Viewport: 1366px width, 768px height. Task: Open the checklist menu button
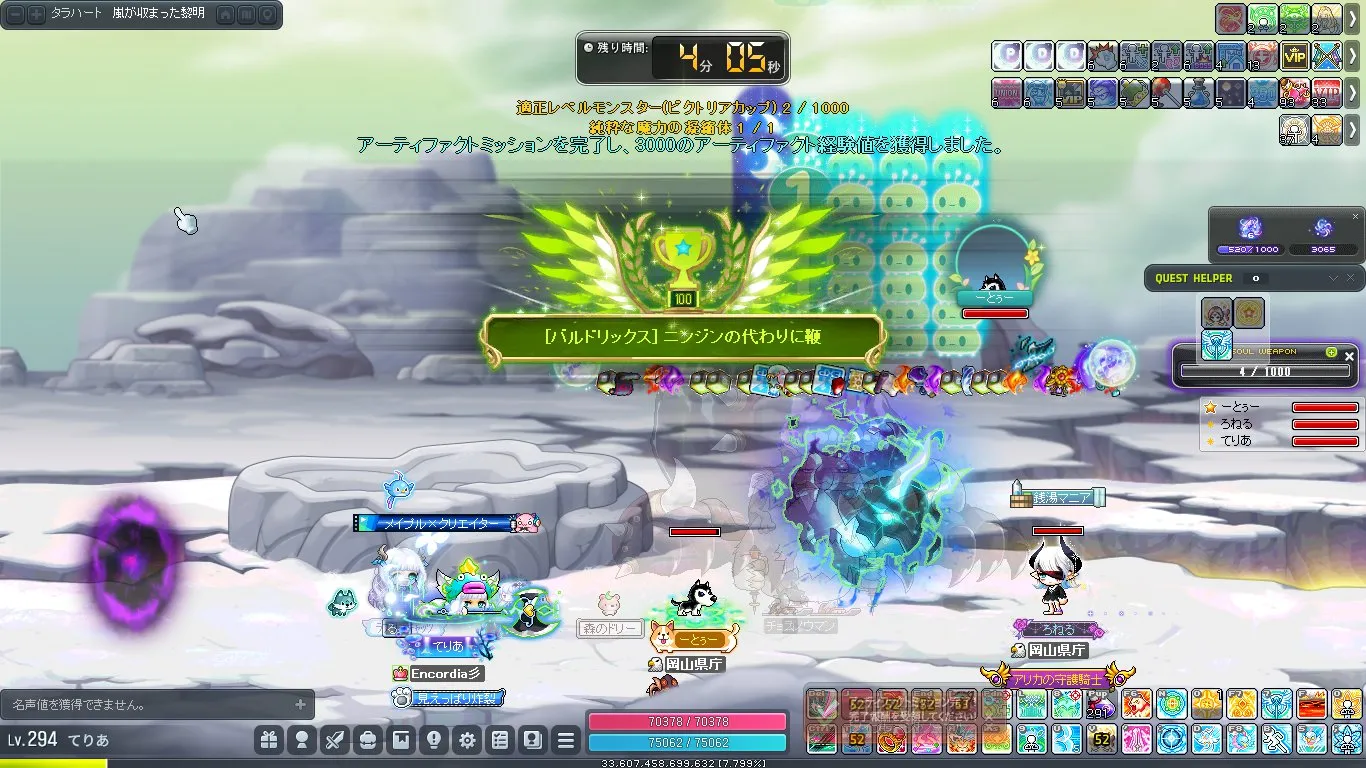500,741
